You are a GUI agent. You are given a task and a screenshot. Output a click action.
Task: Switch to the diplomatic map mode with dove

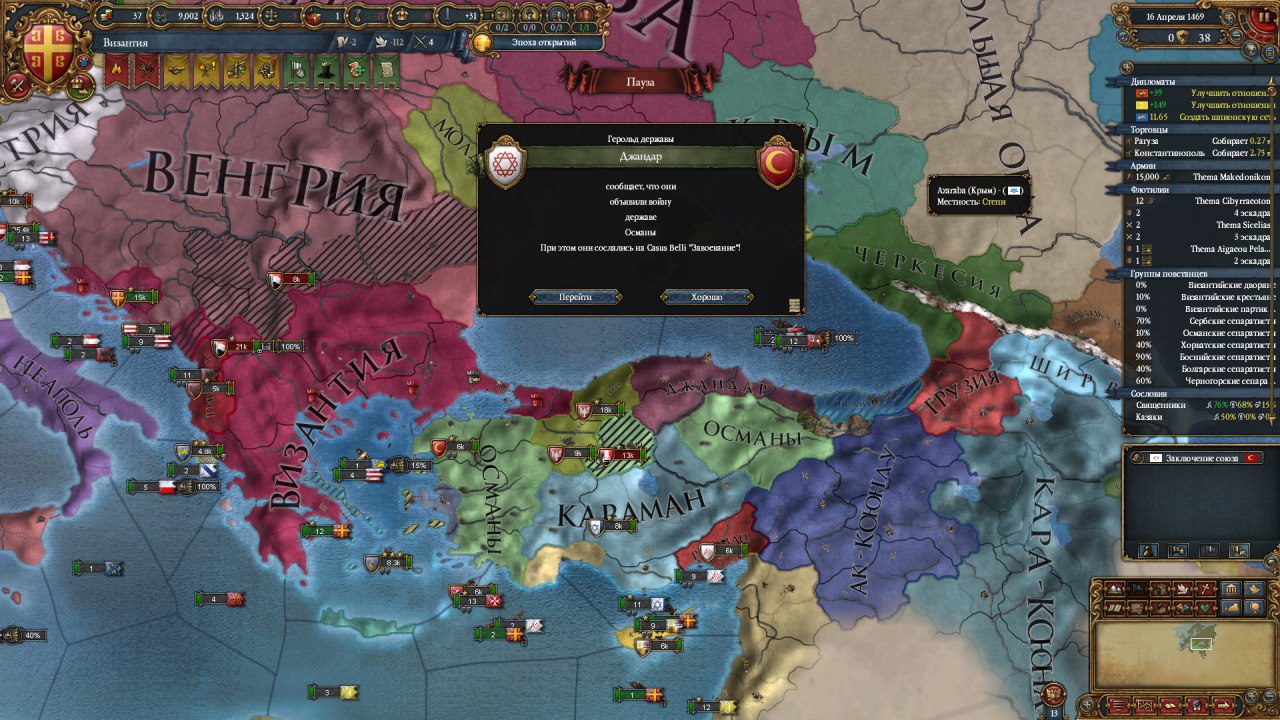point(1180,589)
